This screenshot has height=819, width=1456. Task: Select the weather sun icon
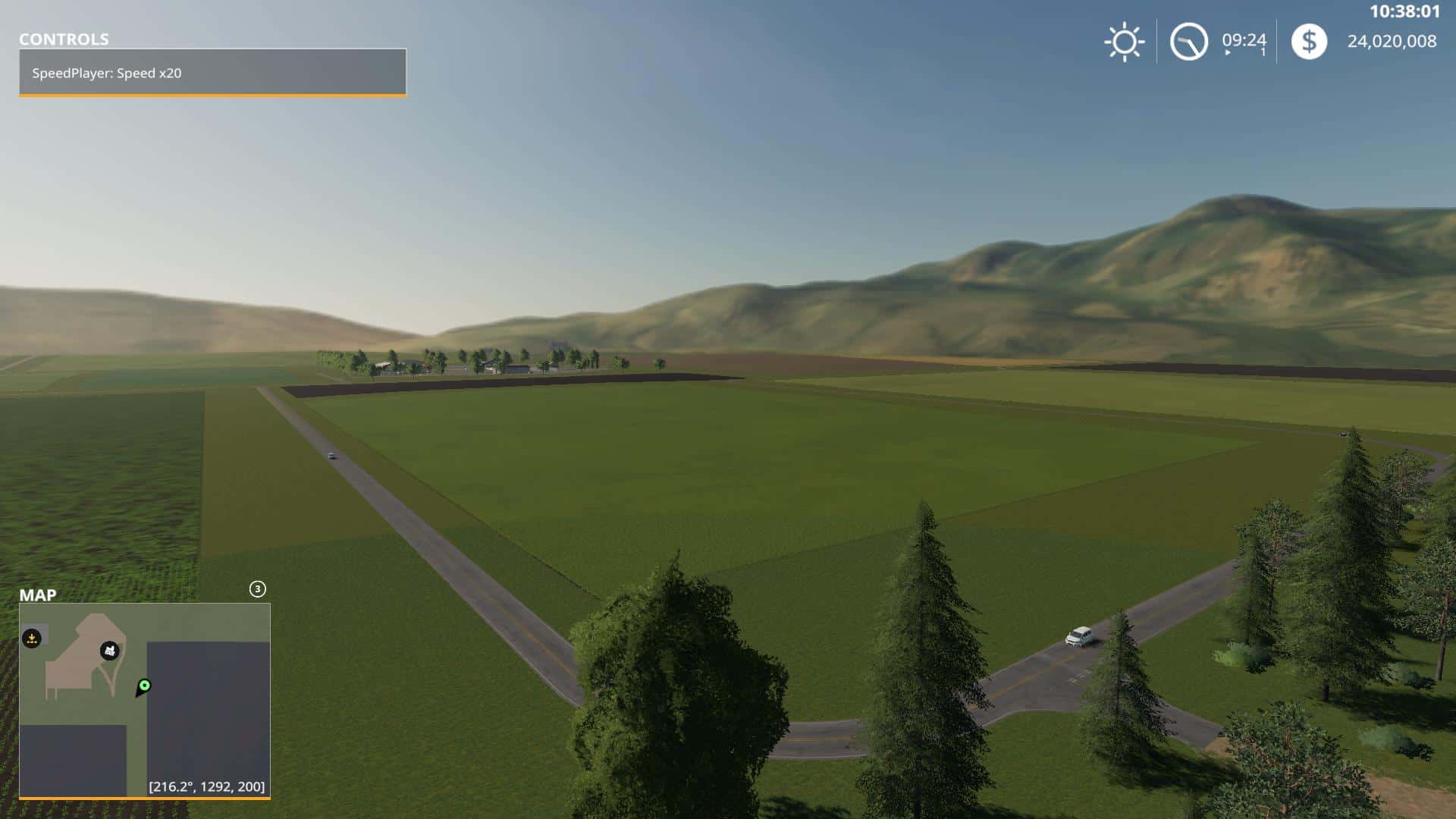tap(1123, 42)
